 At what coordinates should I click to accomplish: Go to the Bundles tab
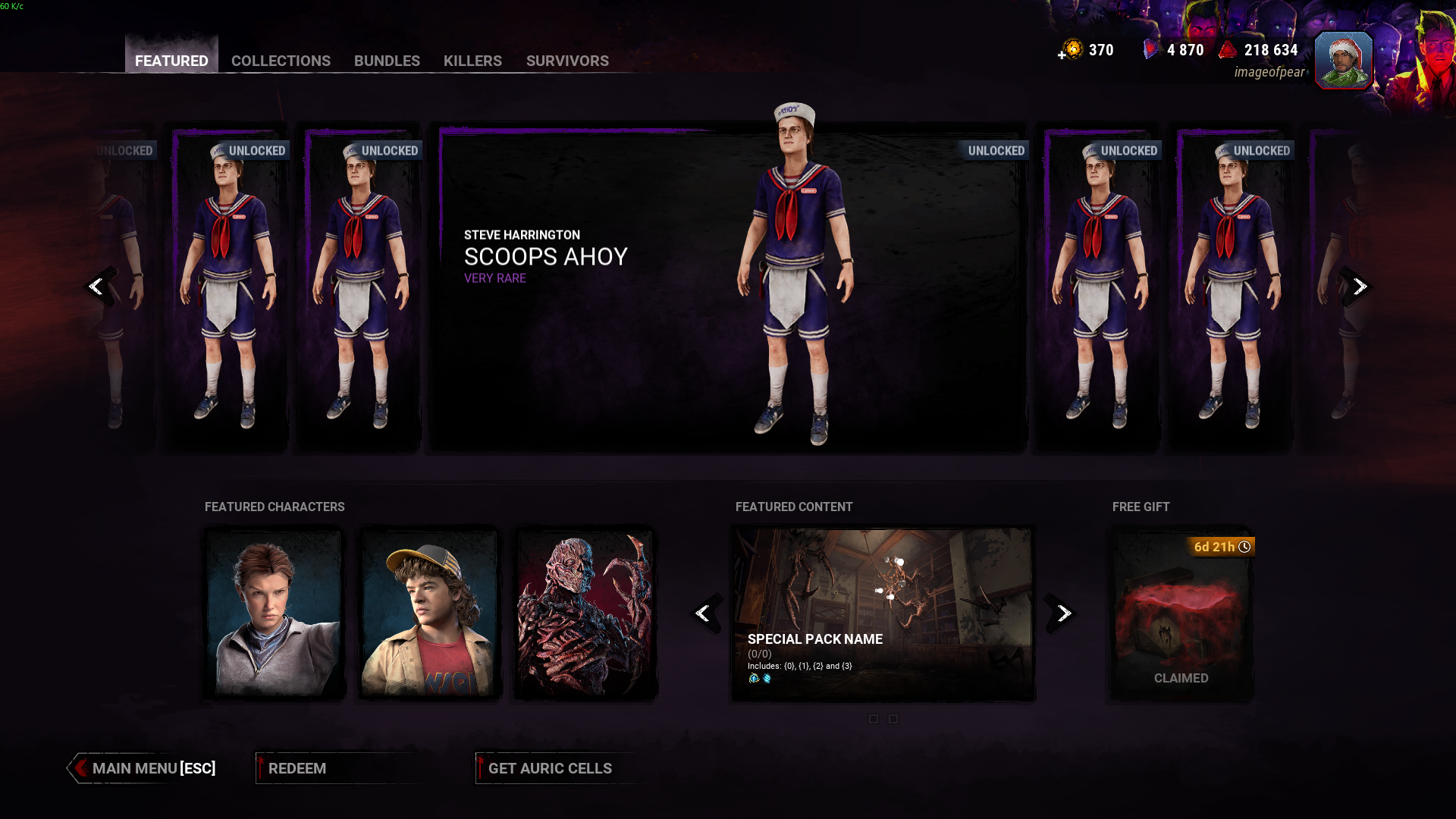coord(387,60)
